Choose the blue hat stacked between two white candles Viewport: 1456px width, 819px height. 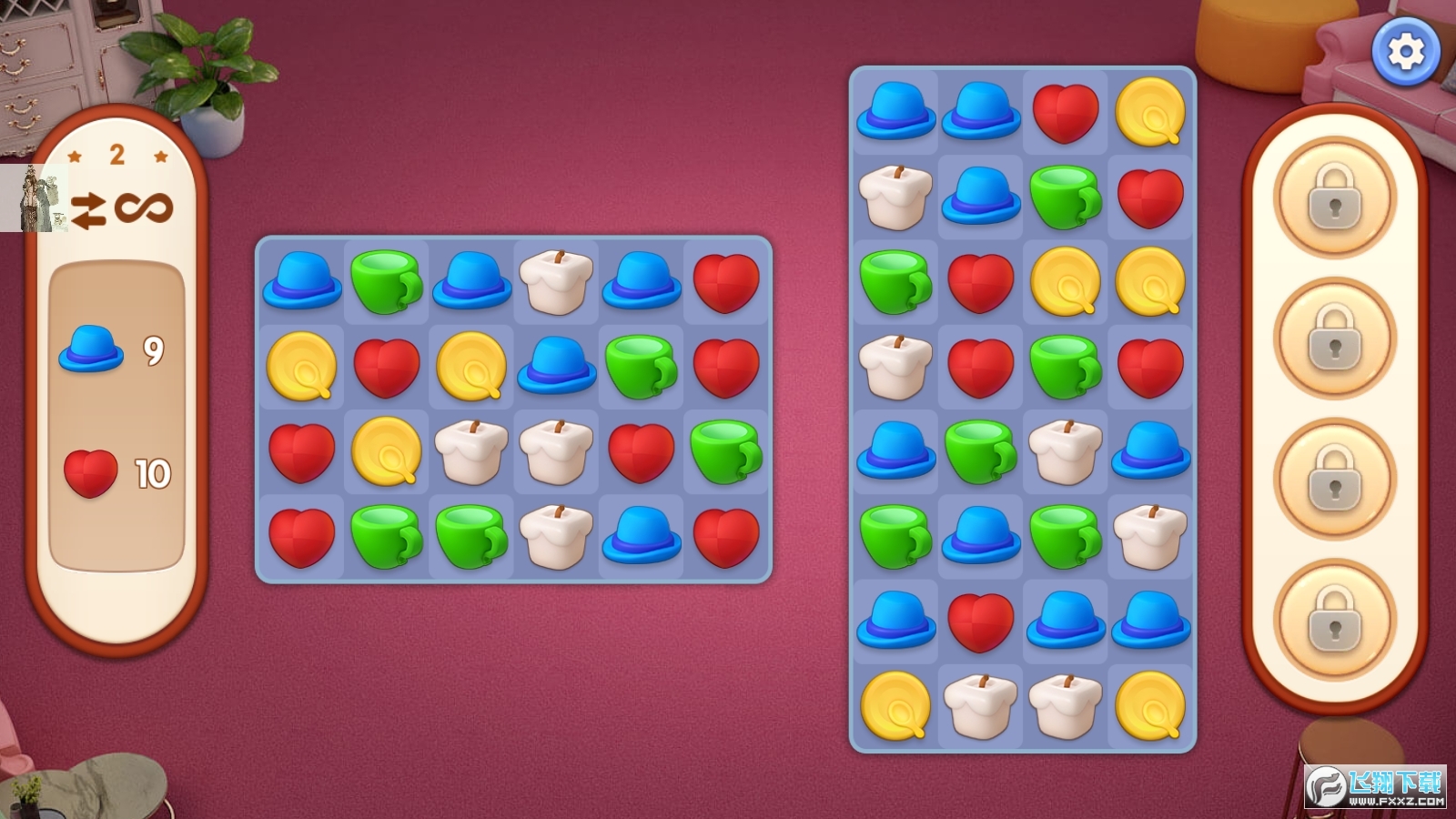(556, 364)
